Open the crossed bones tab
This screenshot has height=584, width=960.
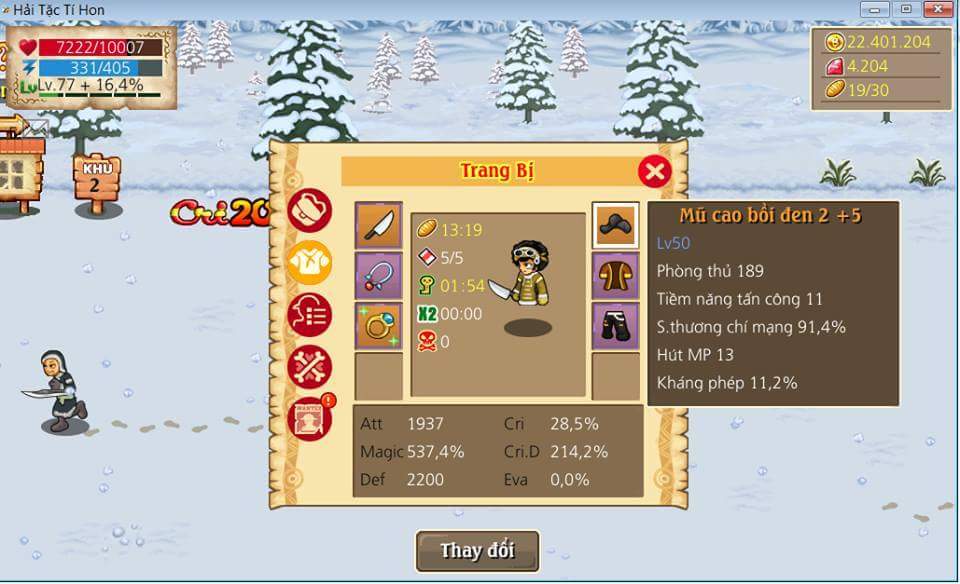pyautogui.click(x=310, y=368)
